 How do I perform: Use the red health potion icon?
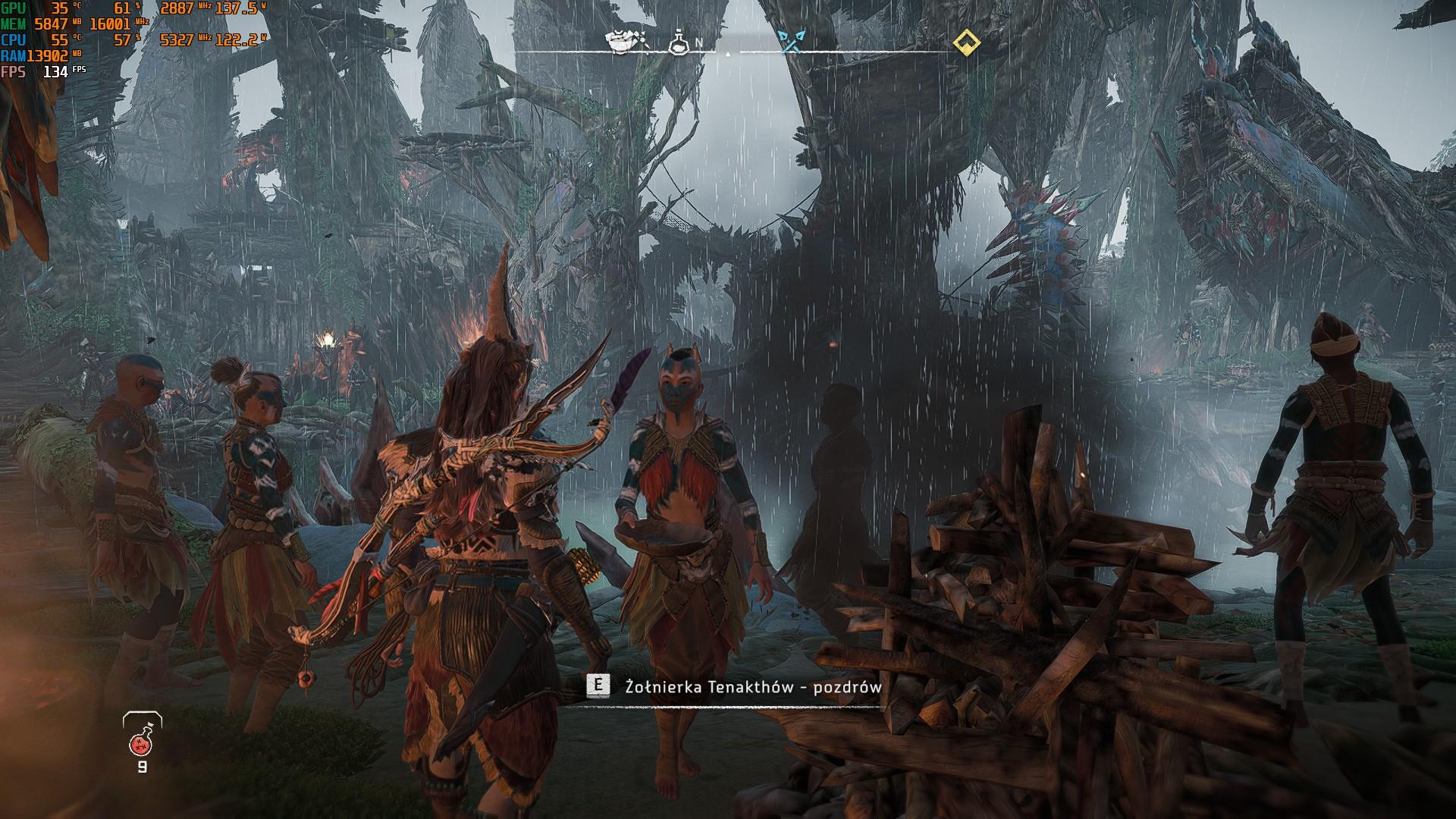point(142,736)
